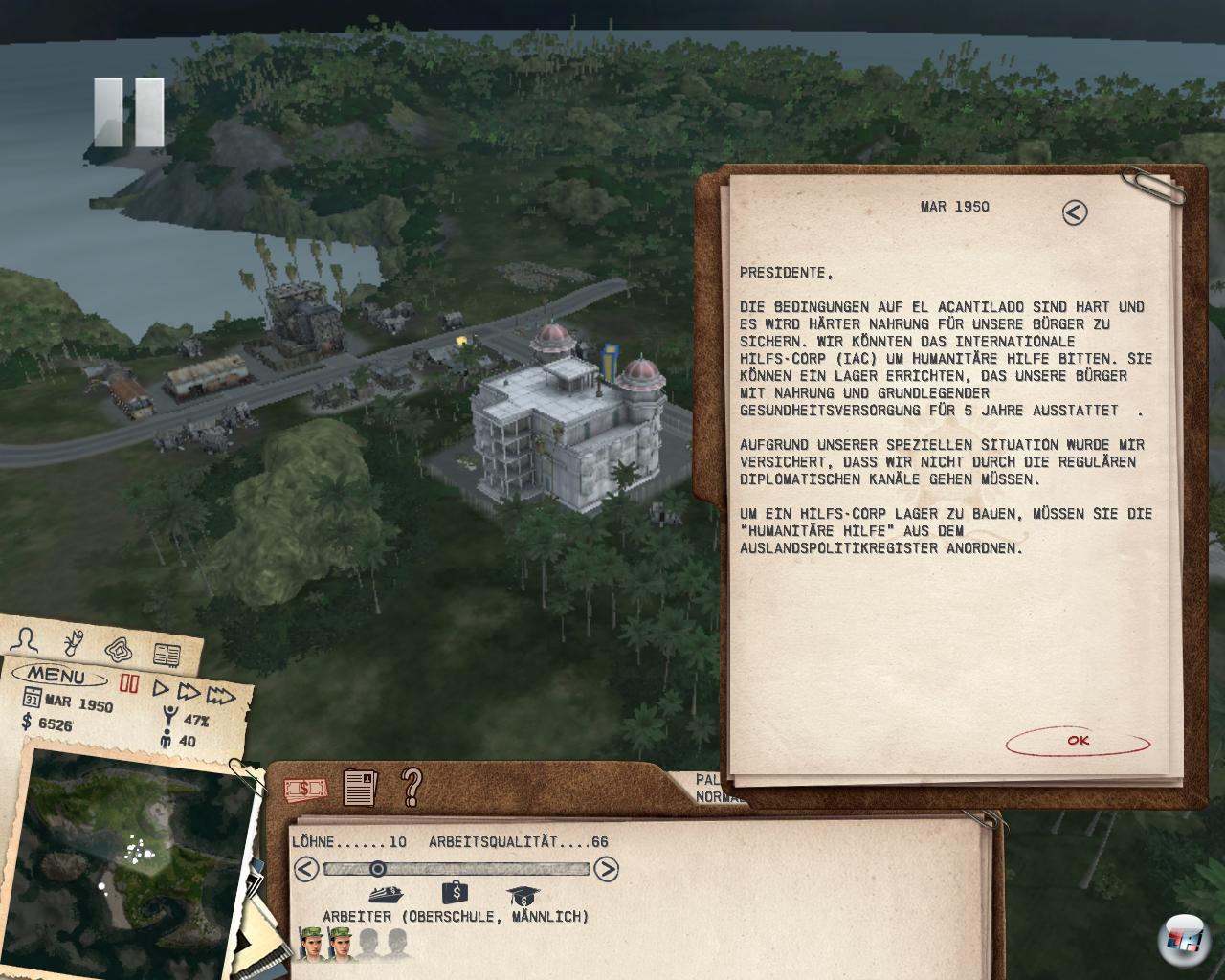Screen dimensions: 1225x980
Task: Confirm the letter with the OK button
Action: point(1078,741)
